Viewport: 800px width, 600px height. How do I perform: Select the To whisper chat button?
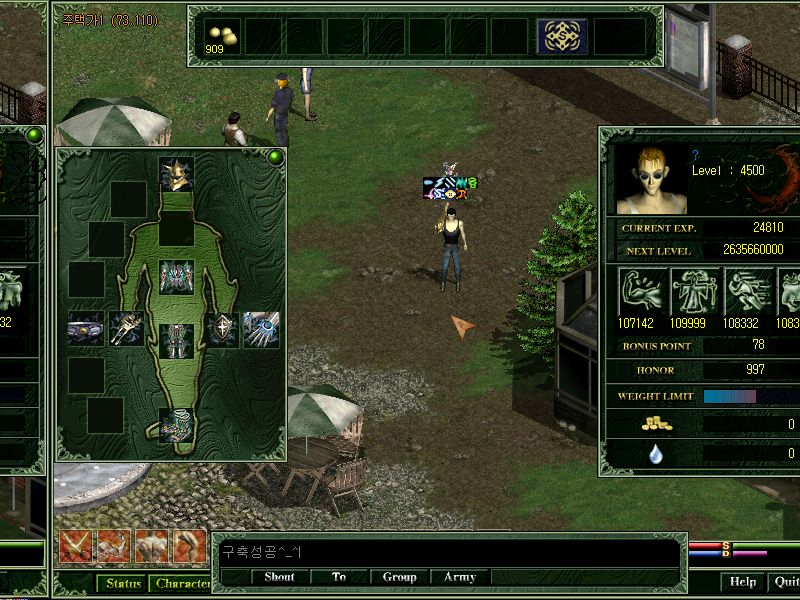[339, 577]
